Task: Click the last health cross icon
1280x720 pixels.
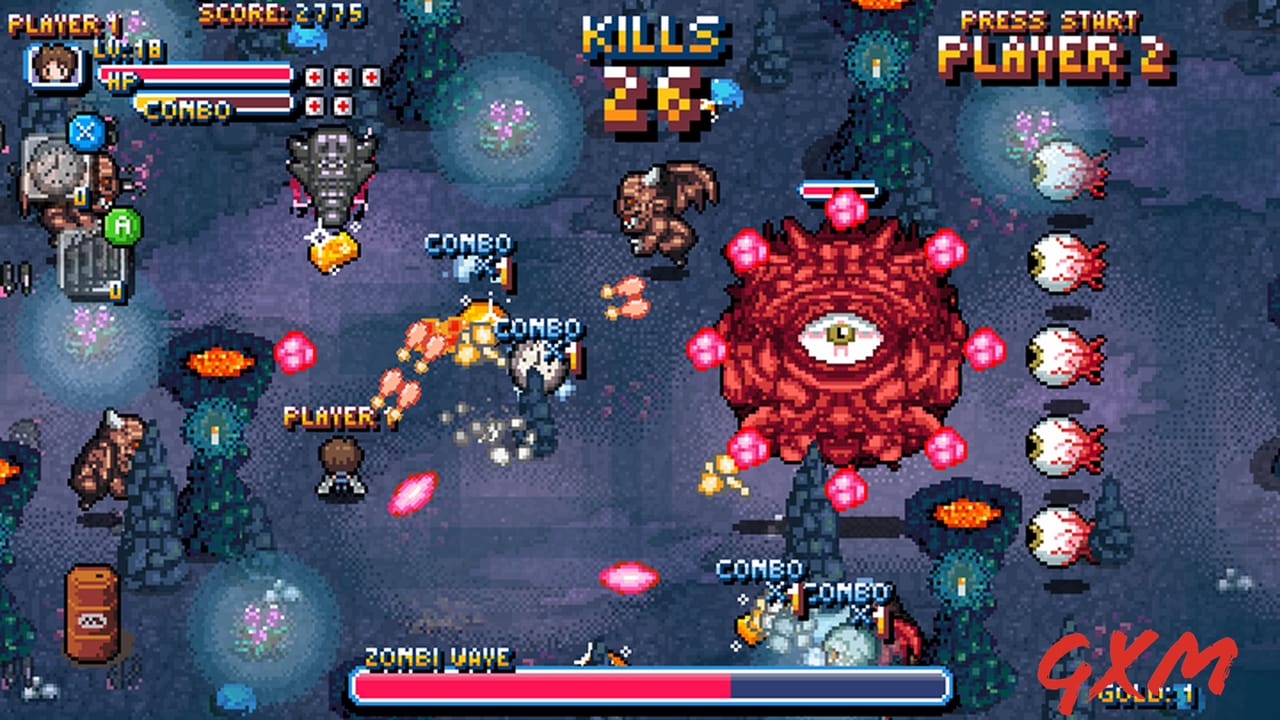Action: point(342,104)
